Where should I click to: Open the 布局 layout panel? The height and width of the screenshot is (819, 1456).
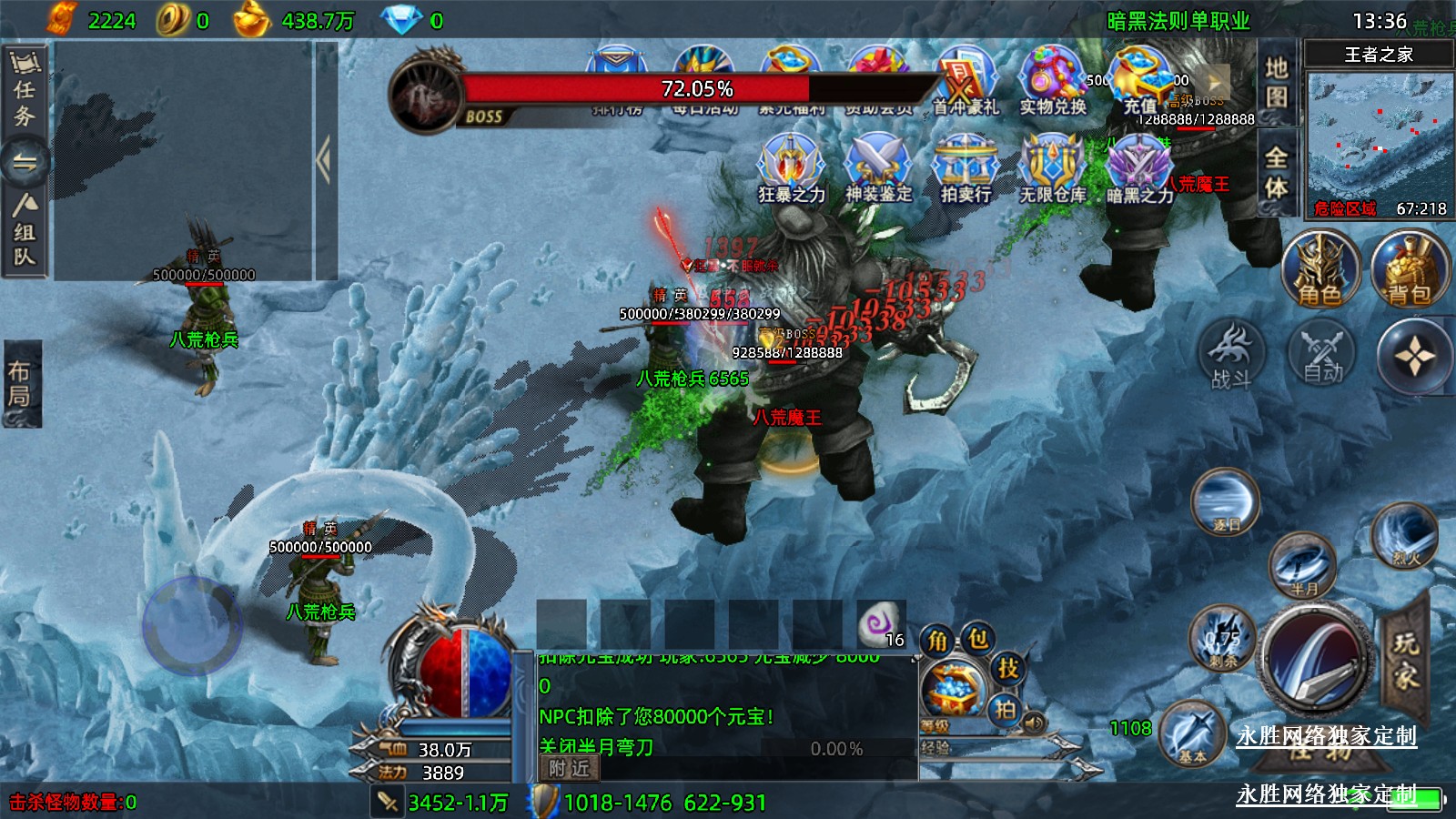pos(21,383)
